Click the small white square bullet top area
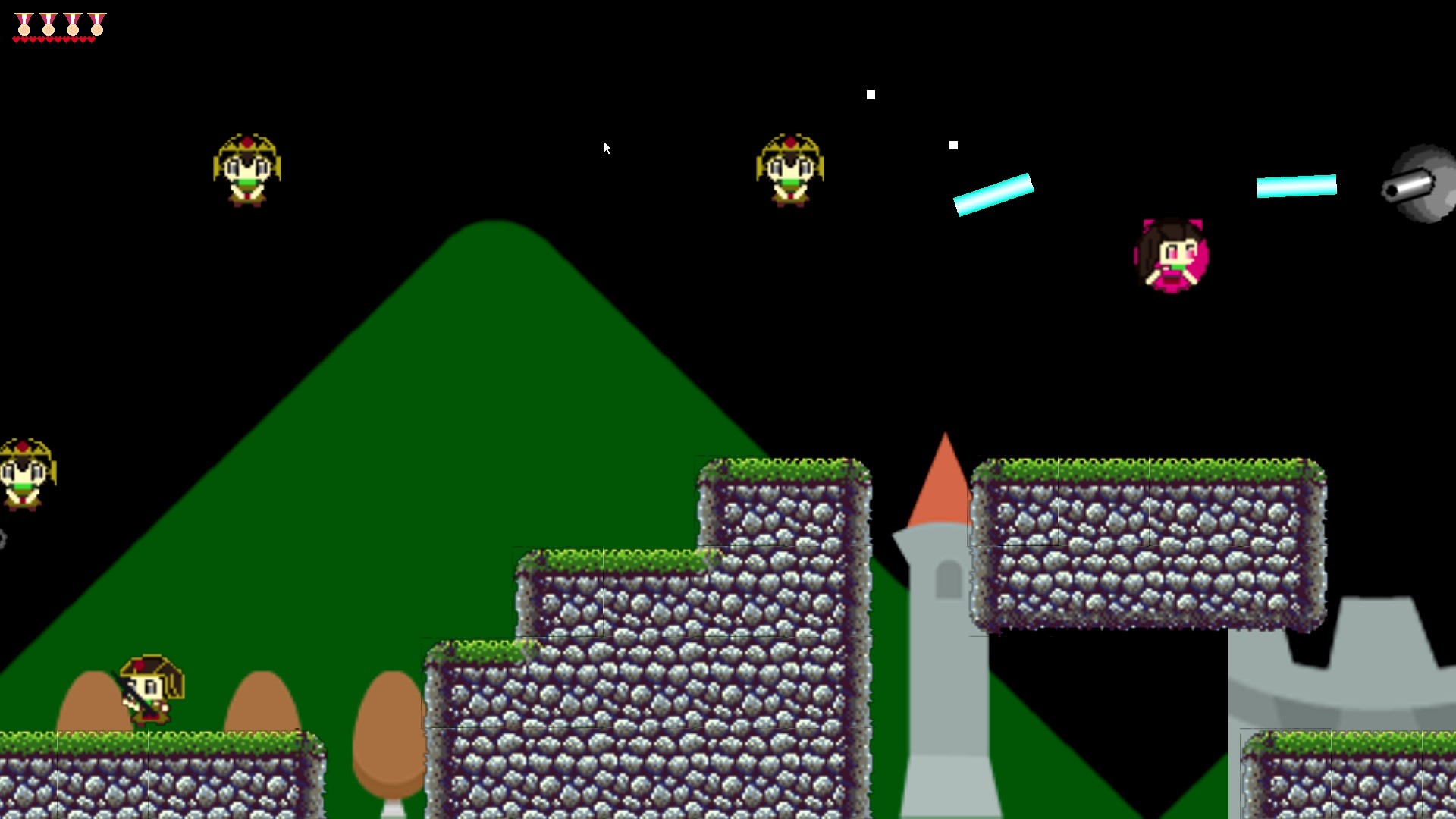 click(x=870, y=94)
